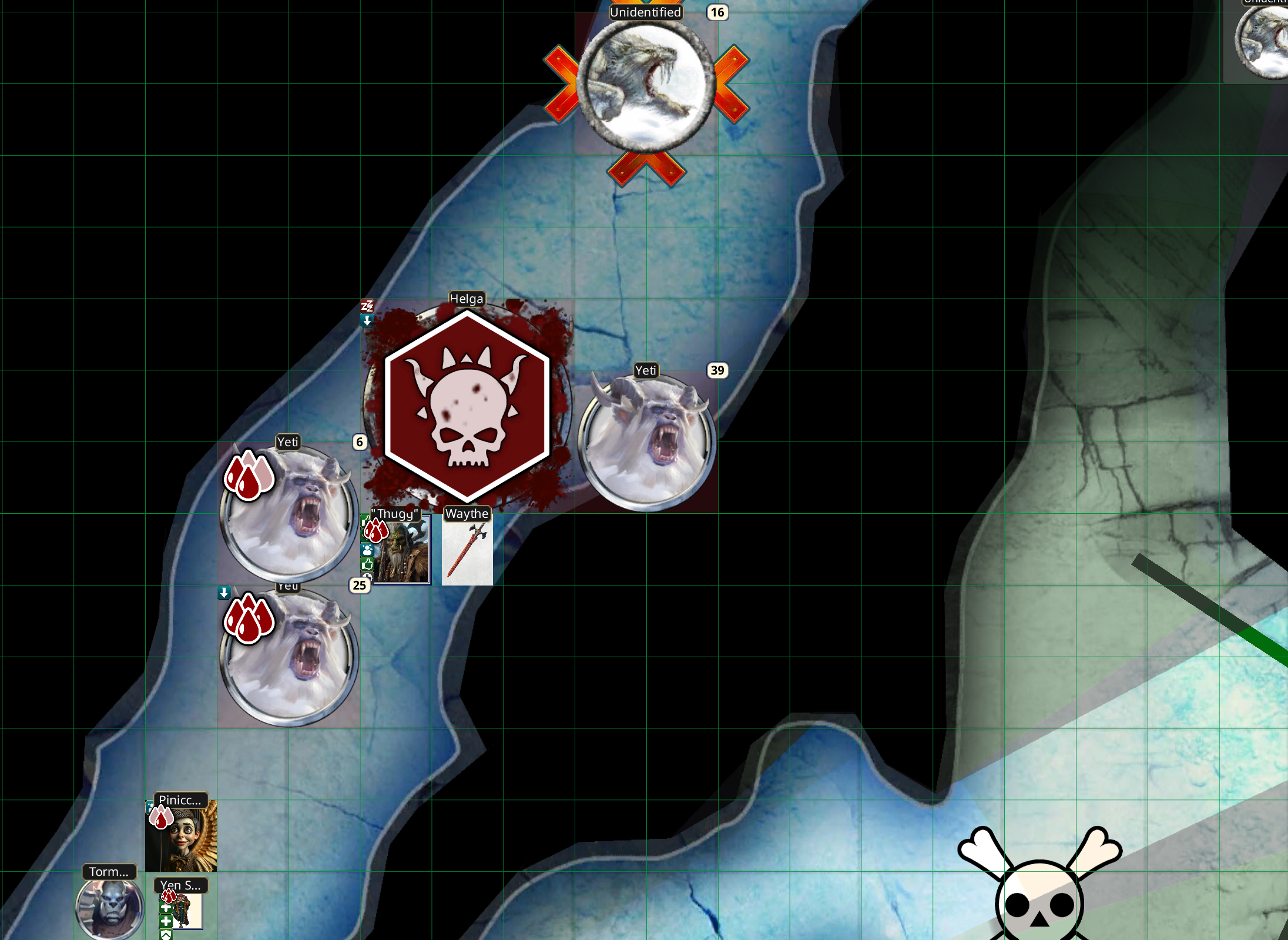The height and width of the screenshot is (940, 1288).
Task: Click the badge showing 25 near "Thugg"
Action: [x=358, y=586]
